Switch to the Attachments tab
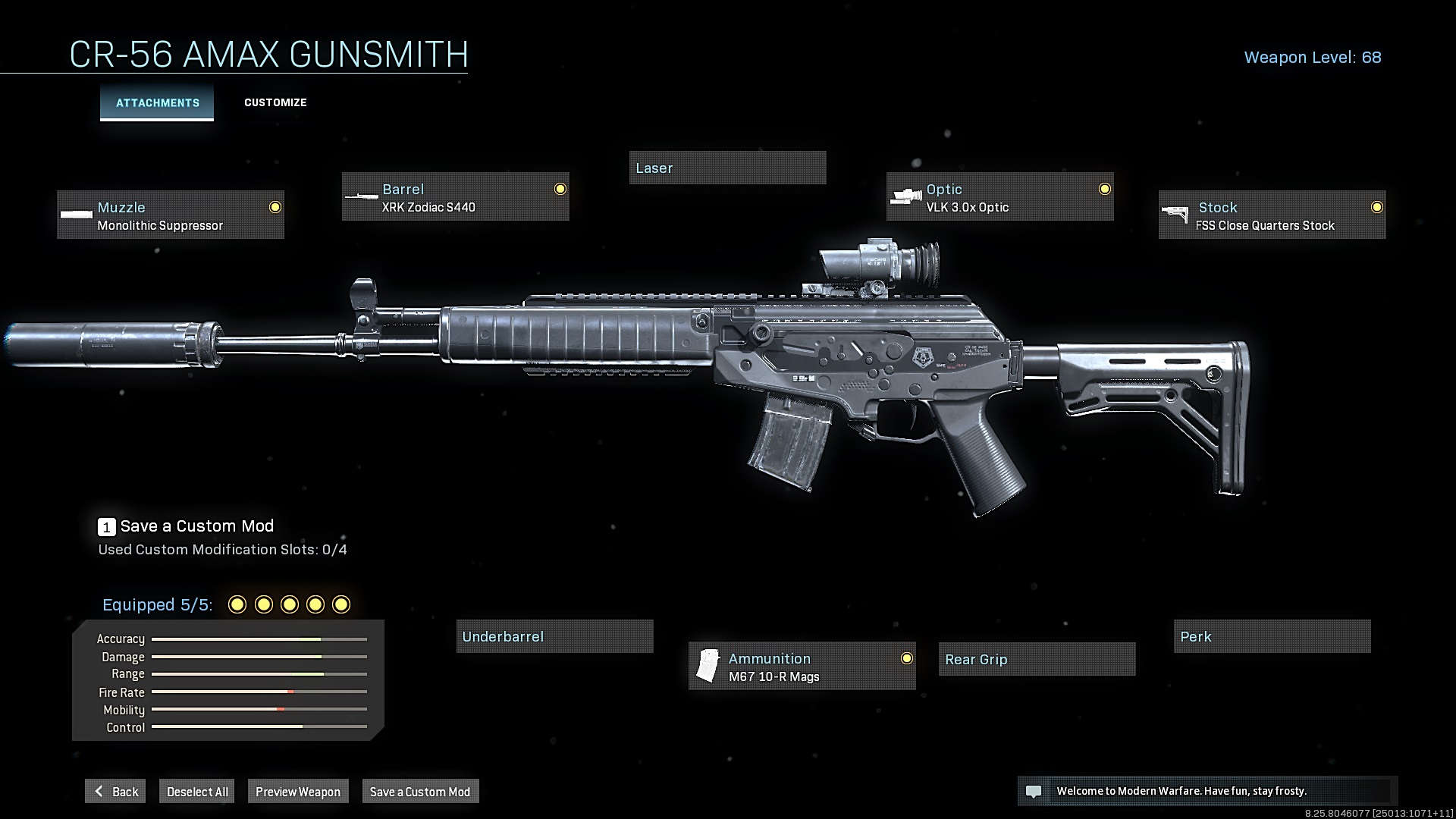The width and height of the screenshot is (1456, 819). (157, 102)
